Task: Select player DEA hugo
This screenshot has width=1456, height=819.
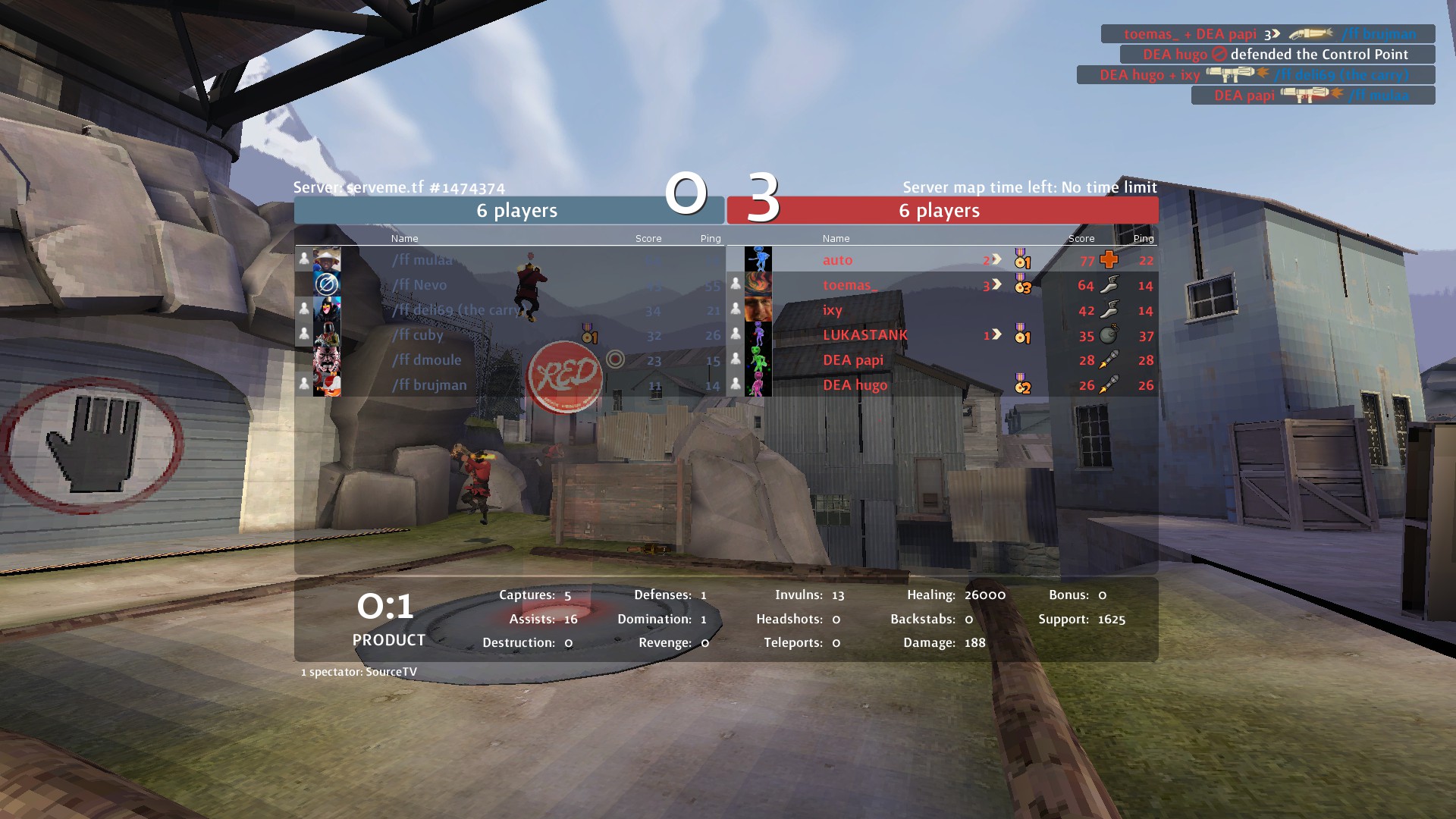Action: point(855,385)
